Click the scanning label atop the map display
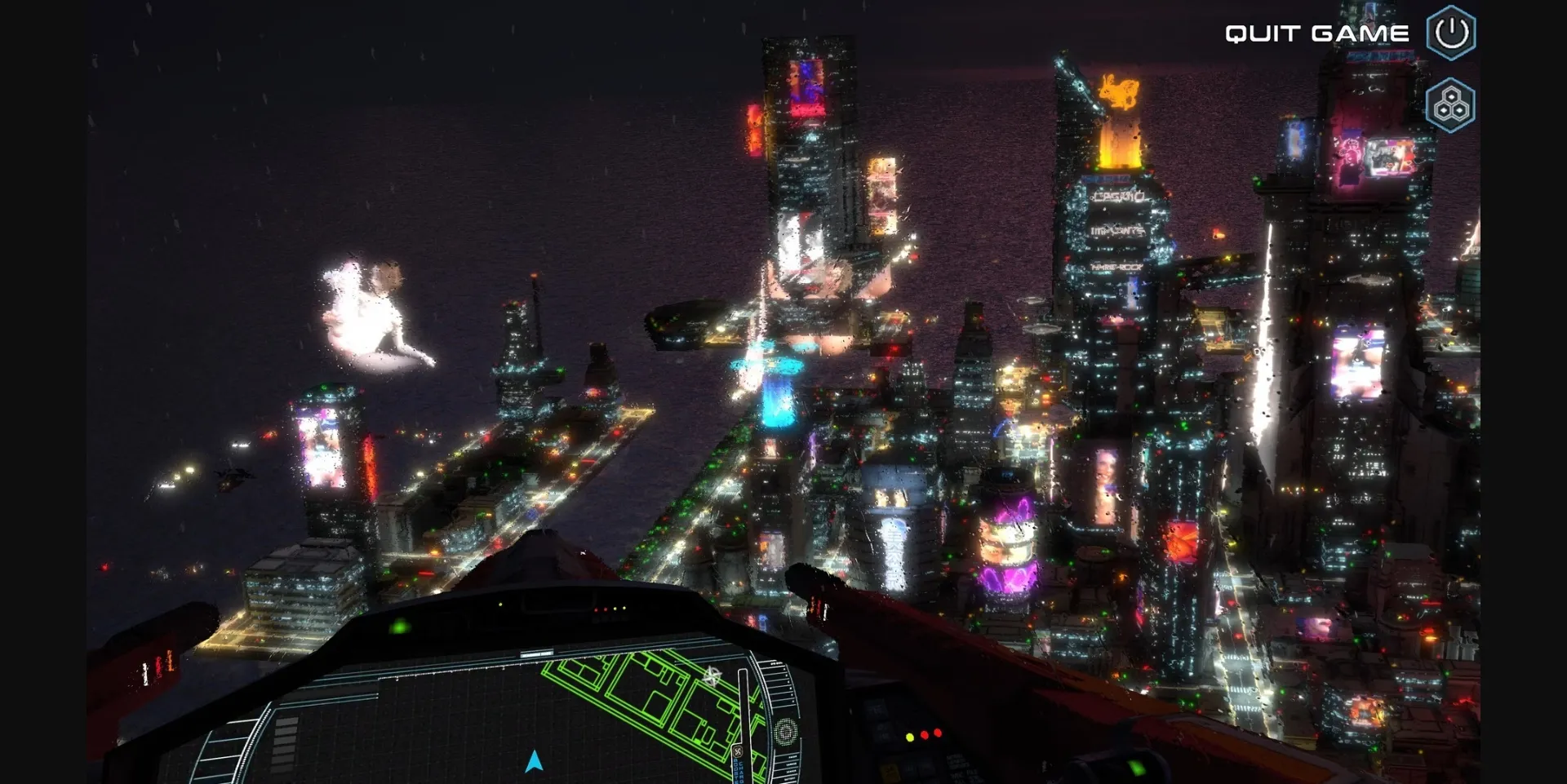The height and width of the screenshot is (784, 1567). tap(537, 653)
